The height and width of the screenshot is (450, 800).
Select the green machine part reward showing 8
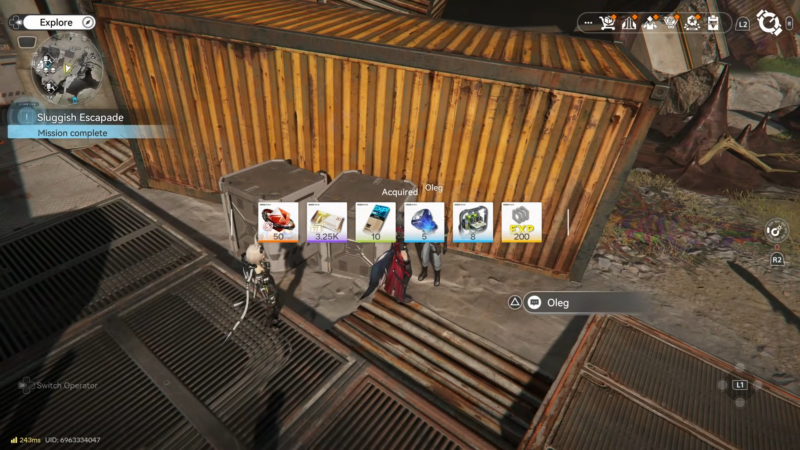[x=473, y=222]
